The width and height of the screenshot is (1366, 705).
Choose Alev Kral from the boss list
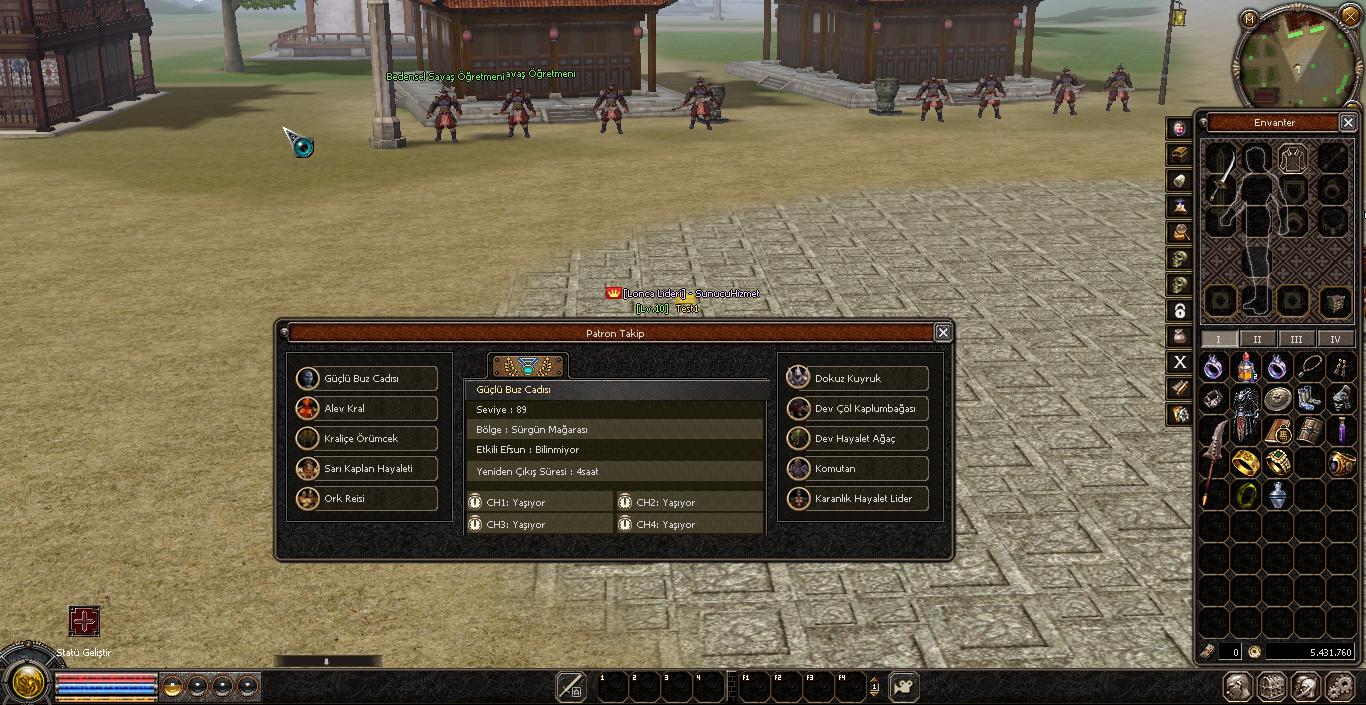tap(367, 409)
